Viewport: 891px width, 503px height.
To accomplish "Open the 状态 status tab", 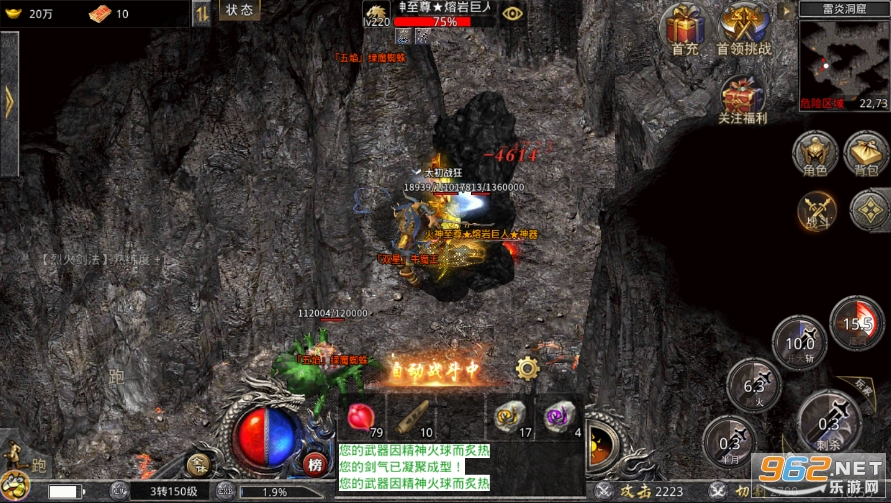I will click(239, 10).
